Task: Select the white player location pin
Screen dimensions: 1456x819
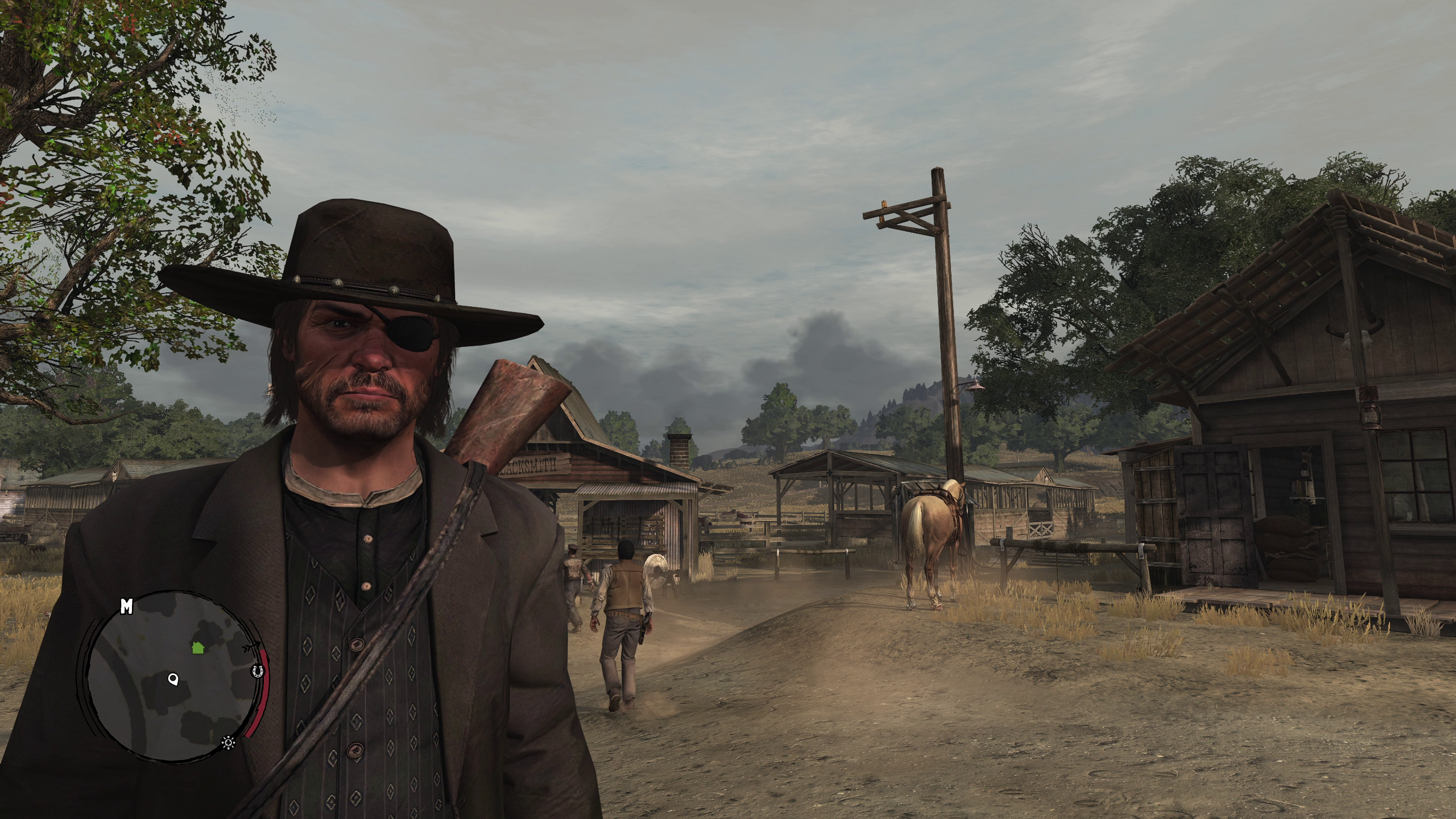Action: pos(173,679)
